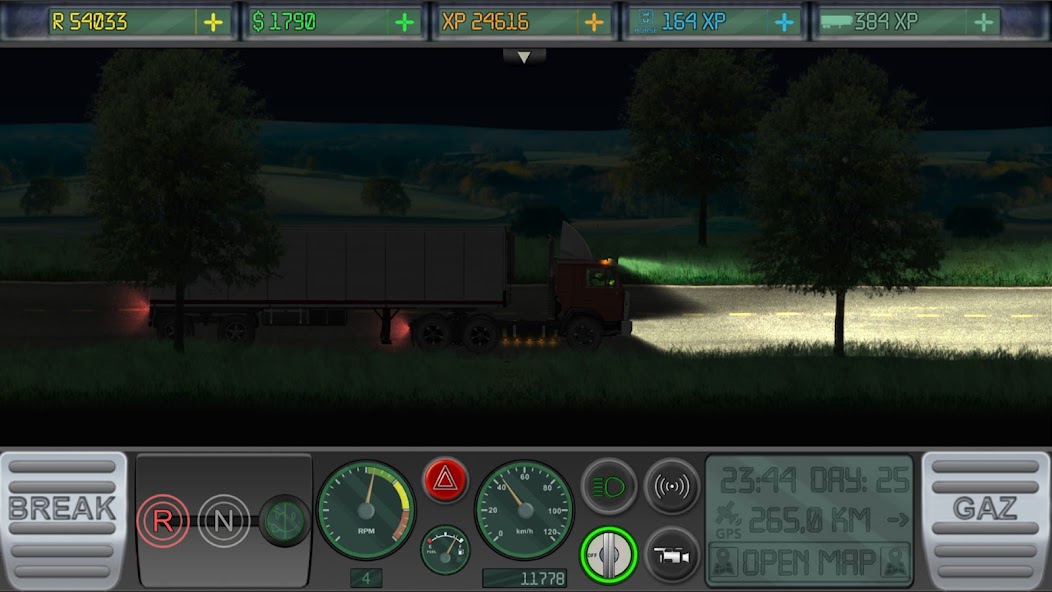
Task: Buy more dollars with green plus
Action: 404,22
